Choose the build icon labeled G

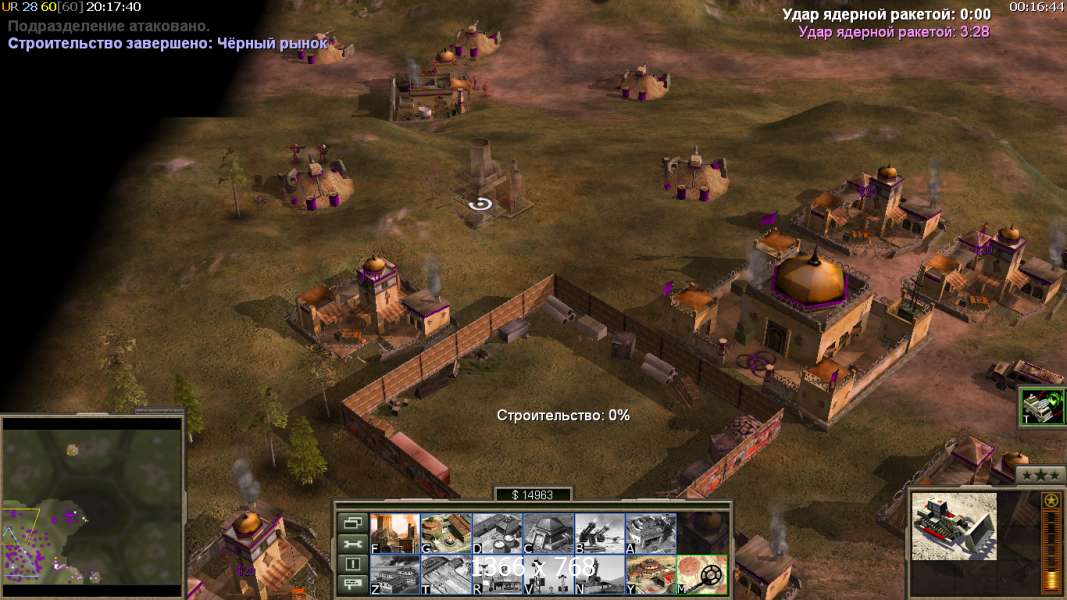(446, 533)
